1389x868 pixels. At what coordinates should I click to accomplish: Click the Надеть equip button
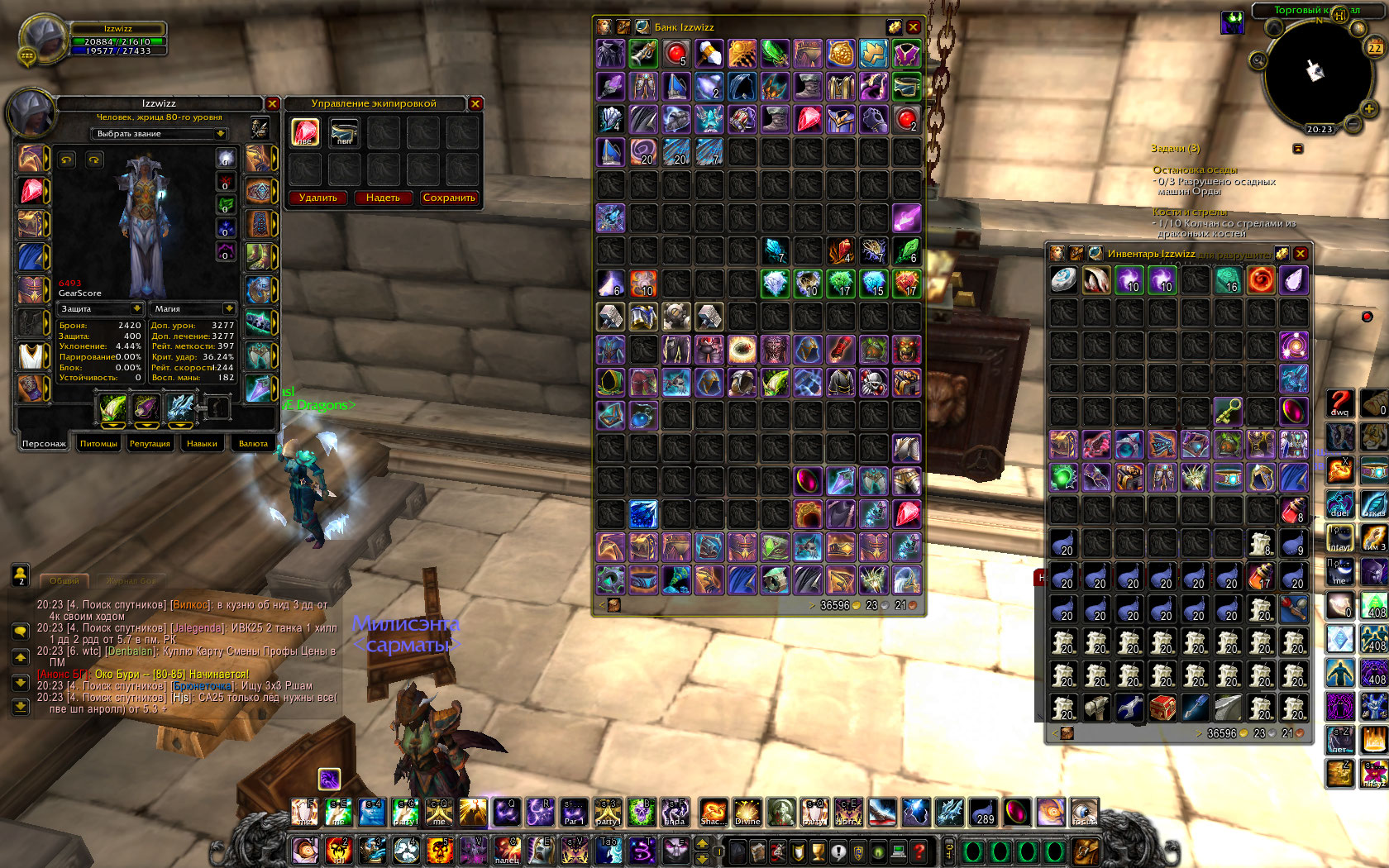(383, 198)
